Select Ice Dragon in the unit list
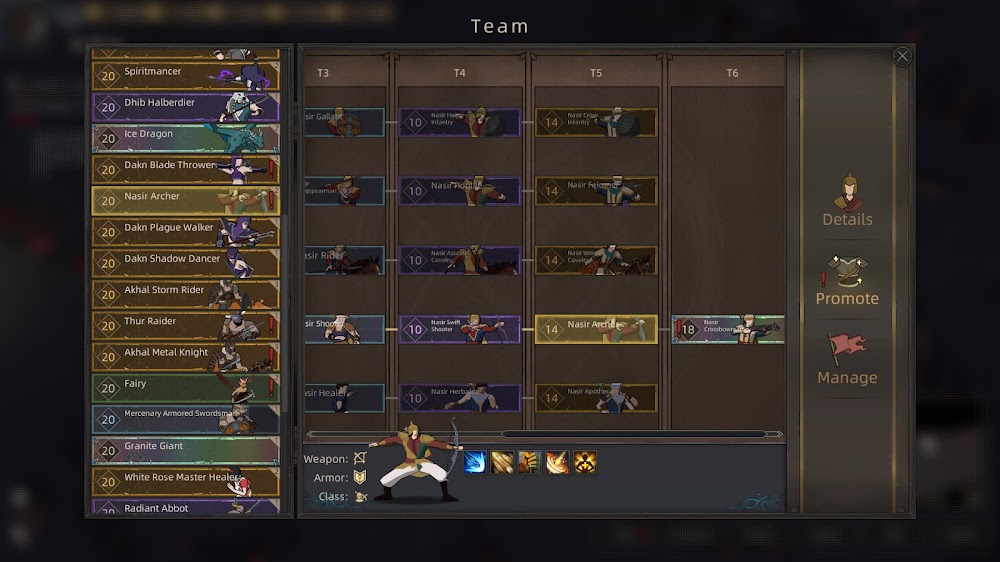Screen dimensions: 1000x562 click(x=186, y=138)
